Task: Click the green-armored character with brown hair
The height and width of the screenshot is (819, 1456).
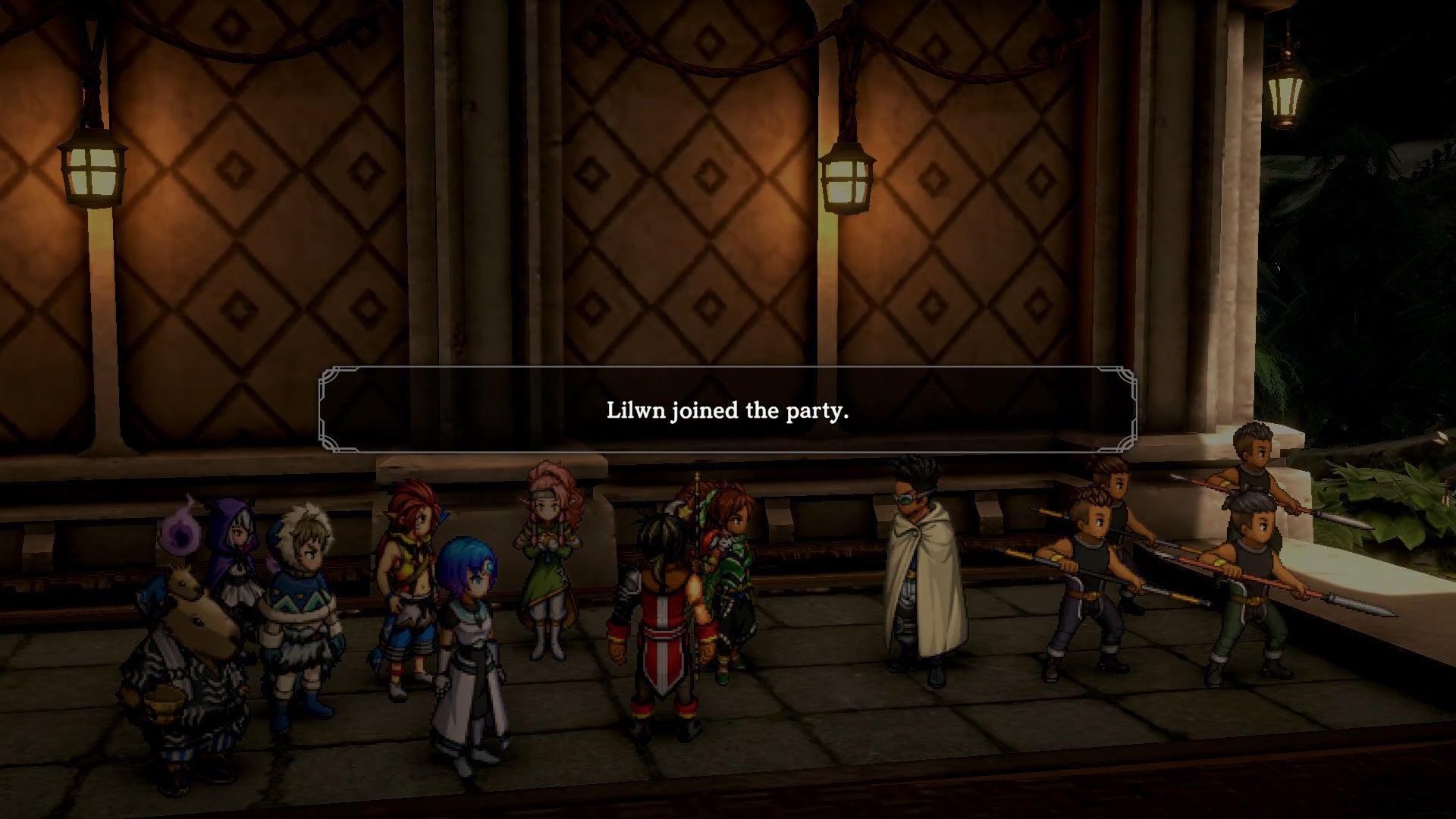Action: 728,576
